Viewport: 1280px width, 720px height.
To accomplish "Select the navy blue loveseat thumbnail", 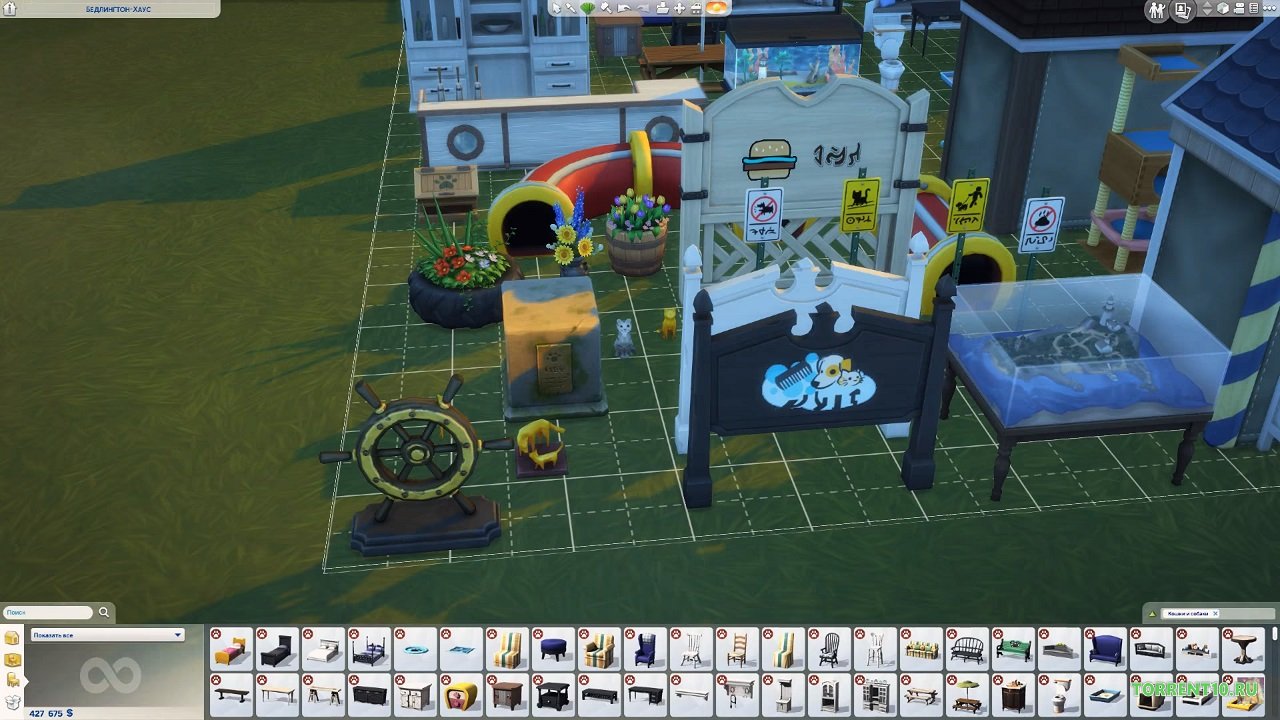I will [1104, 650].
